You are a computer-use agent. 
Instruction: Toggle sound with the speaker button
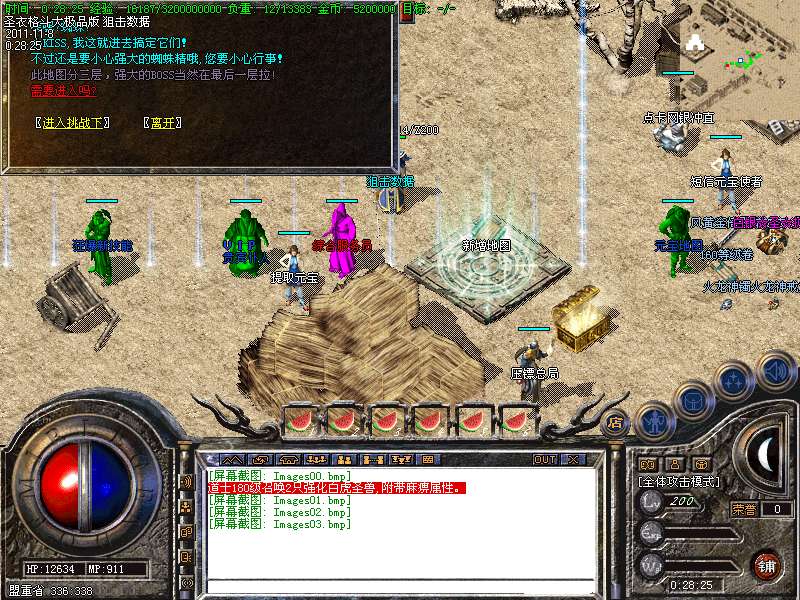pyautogui.click(x=775, y=371)
